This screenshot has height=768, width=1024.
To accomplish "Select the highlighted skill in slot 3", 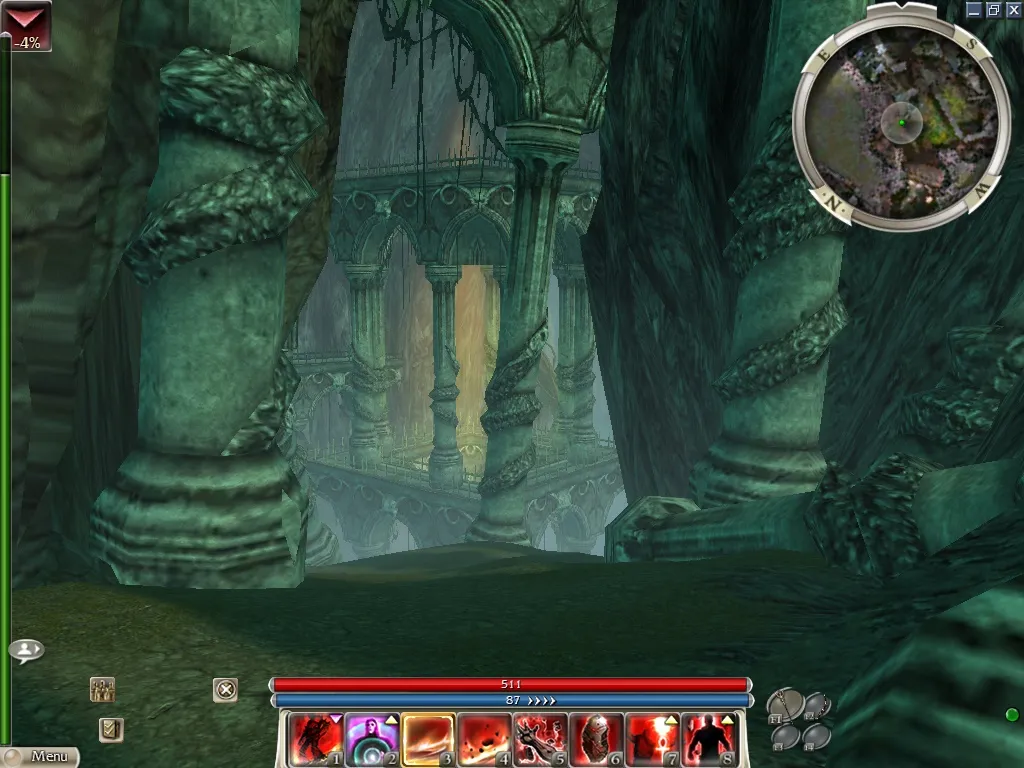I will click(429, 739).
